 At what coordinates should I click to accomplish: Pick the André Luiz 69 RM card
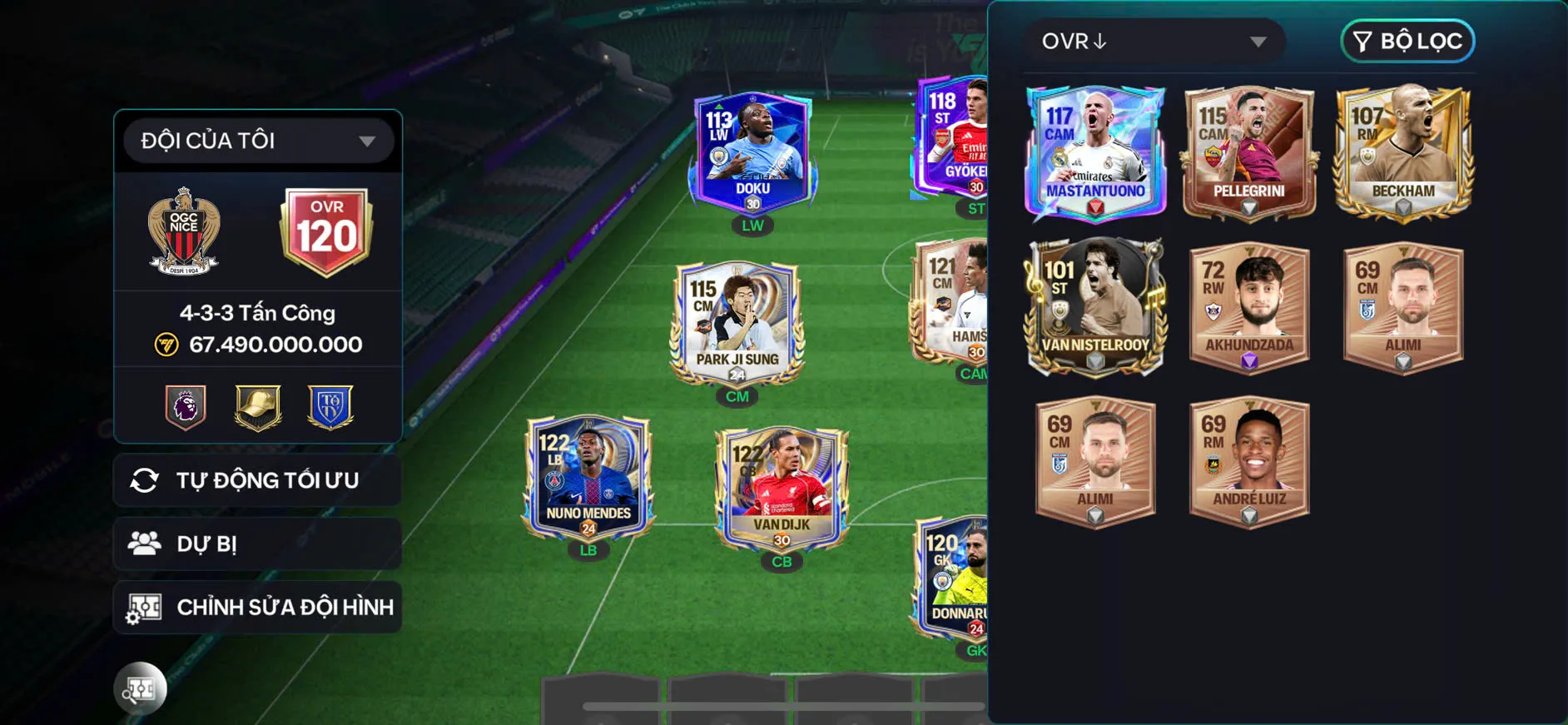coord(1248,462)
